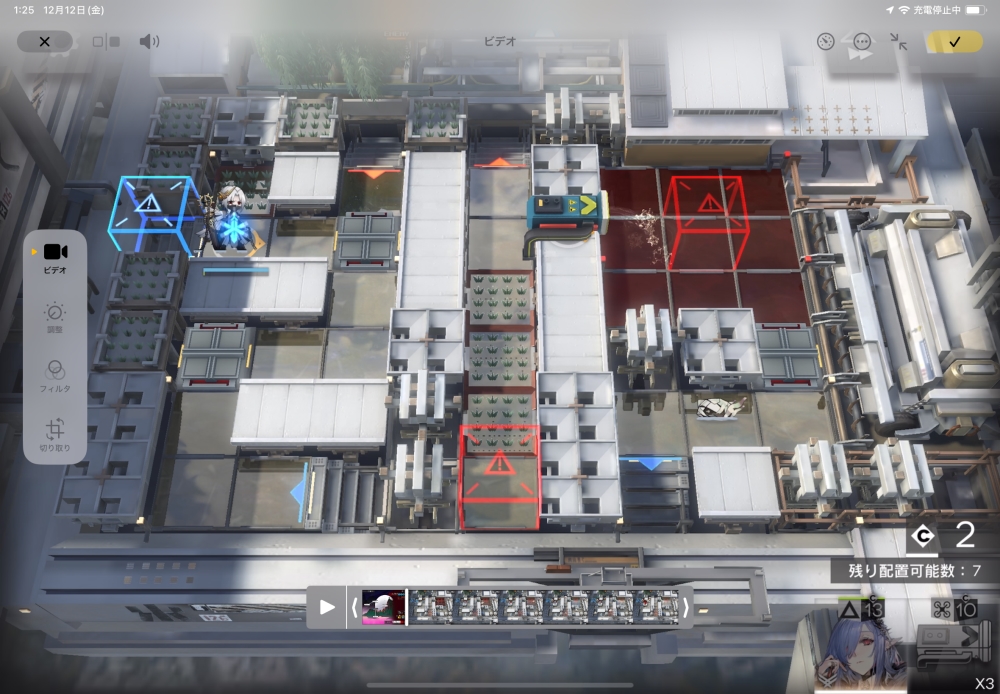Open the 調整 adjustment tab
The height and width of the screenshot is (694, 1000).
pos(55,318)
